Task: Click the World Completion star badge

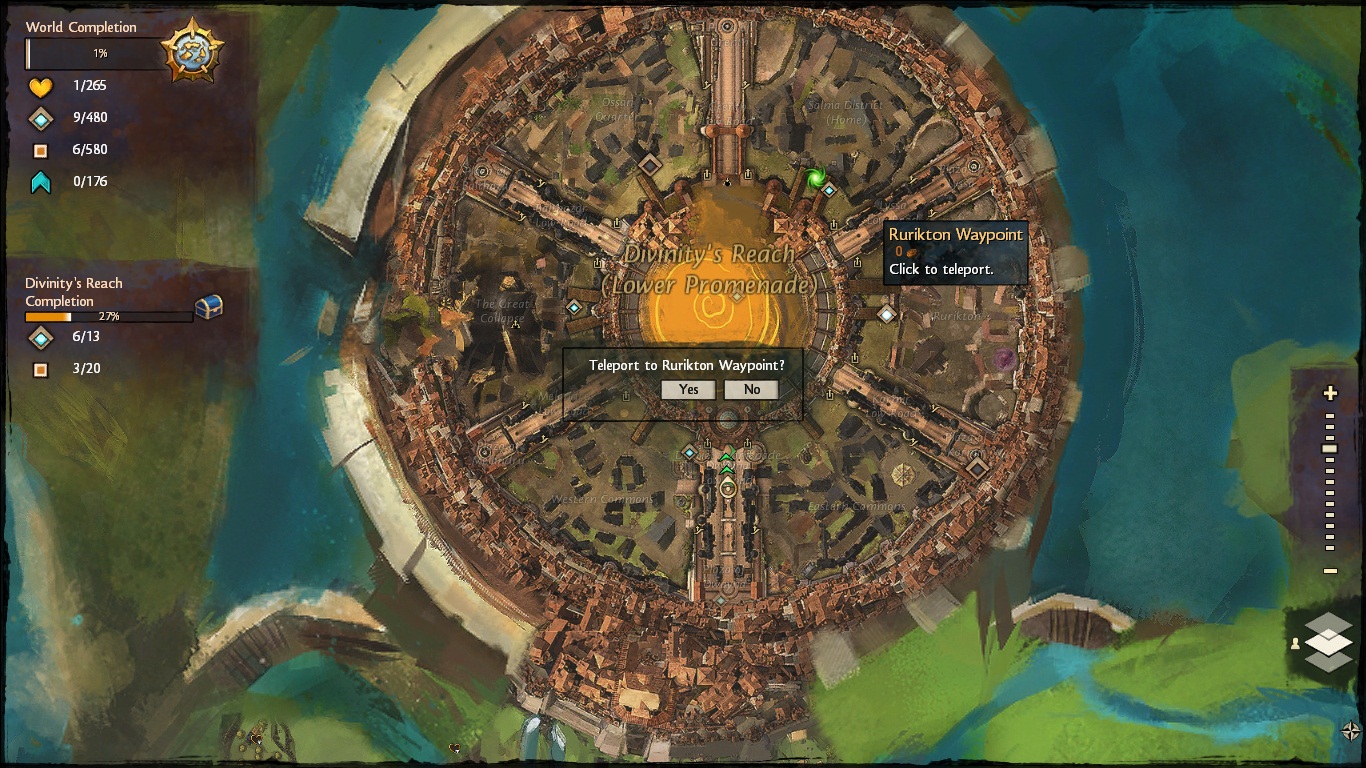Action: click(192, 50)
